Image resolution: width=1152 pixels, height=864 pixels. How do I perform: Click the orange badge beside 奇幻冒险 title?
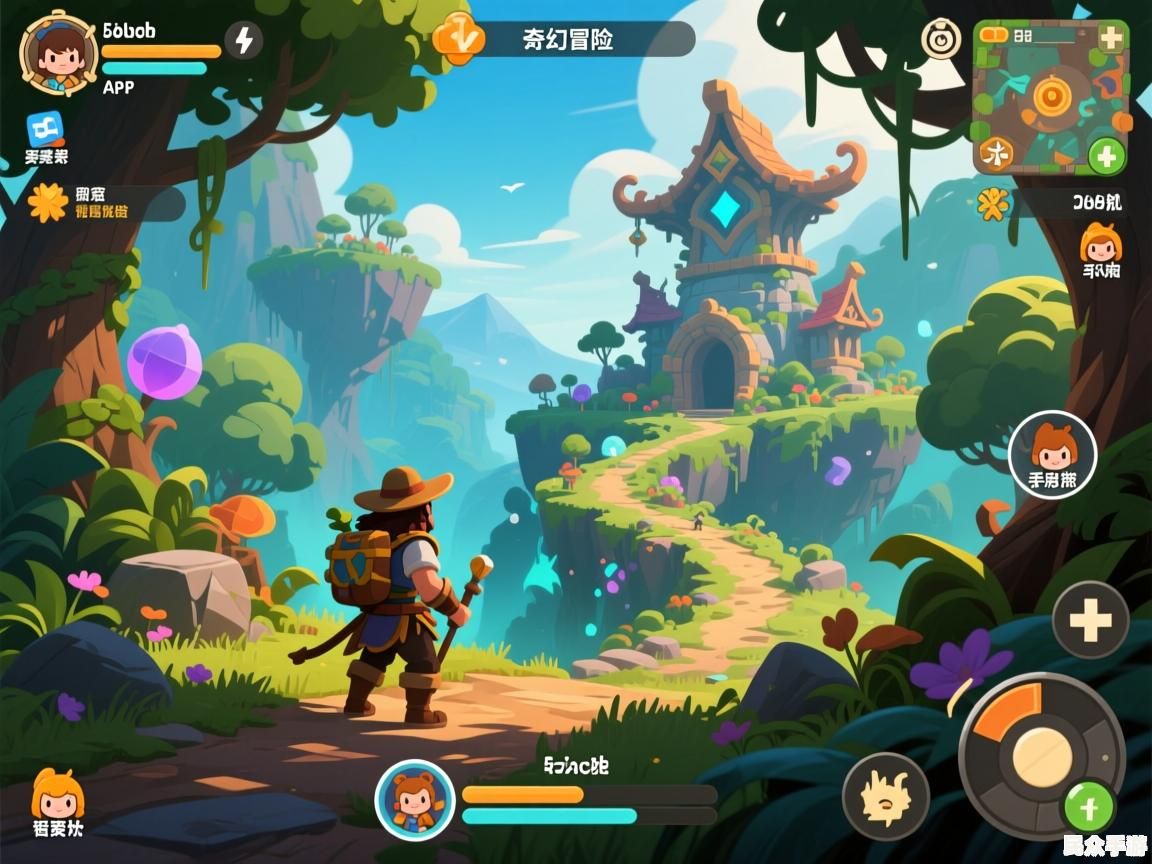(459, 39)
